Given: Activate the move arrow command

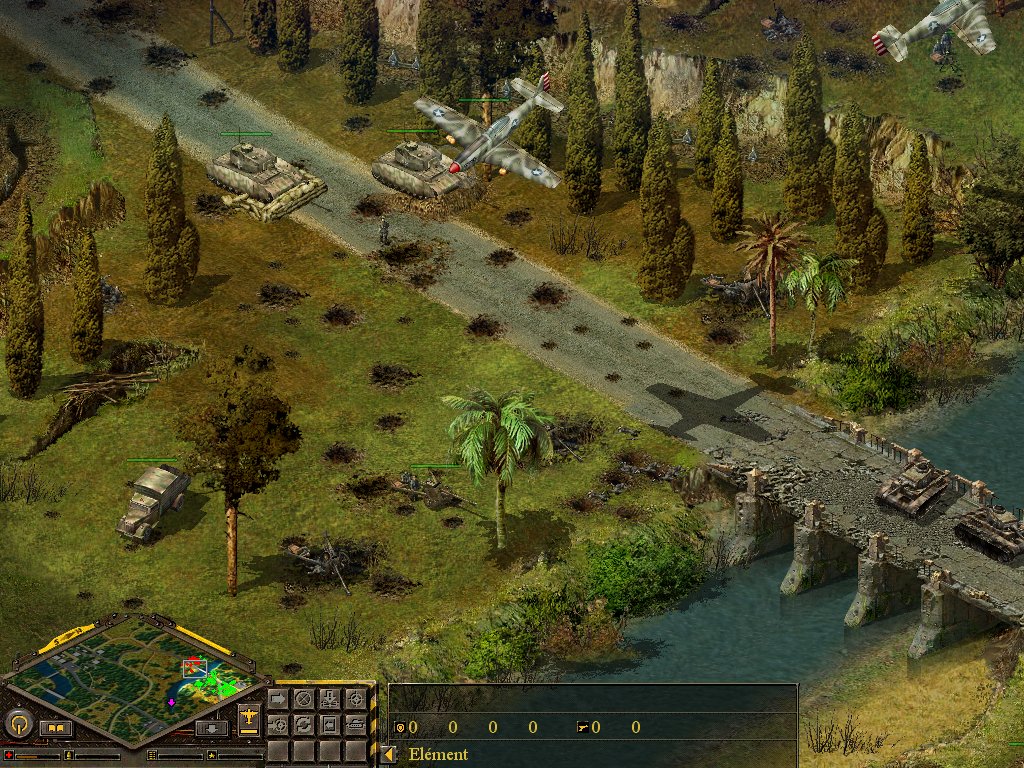Looking at the screenshot, I should (x=278, y=699).
